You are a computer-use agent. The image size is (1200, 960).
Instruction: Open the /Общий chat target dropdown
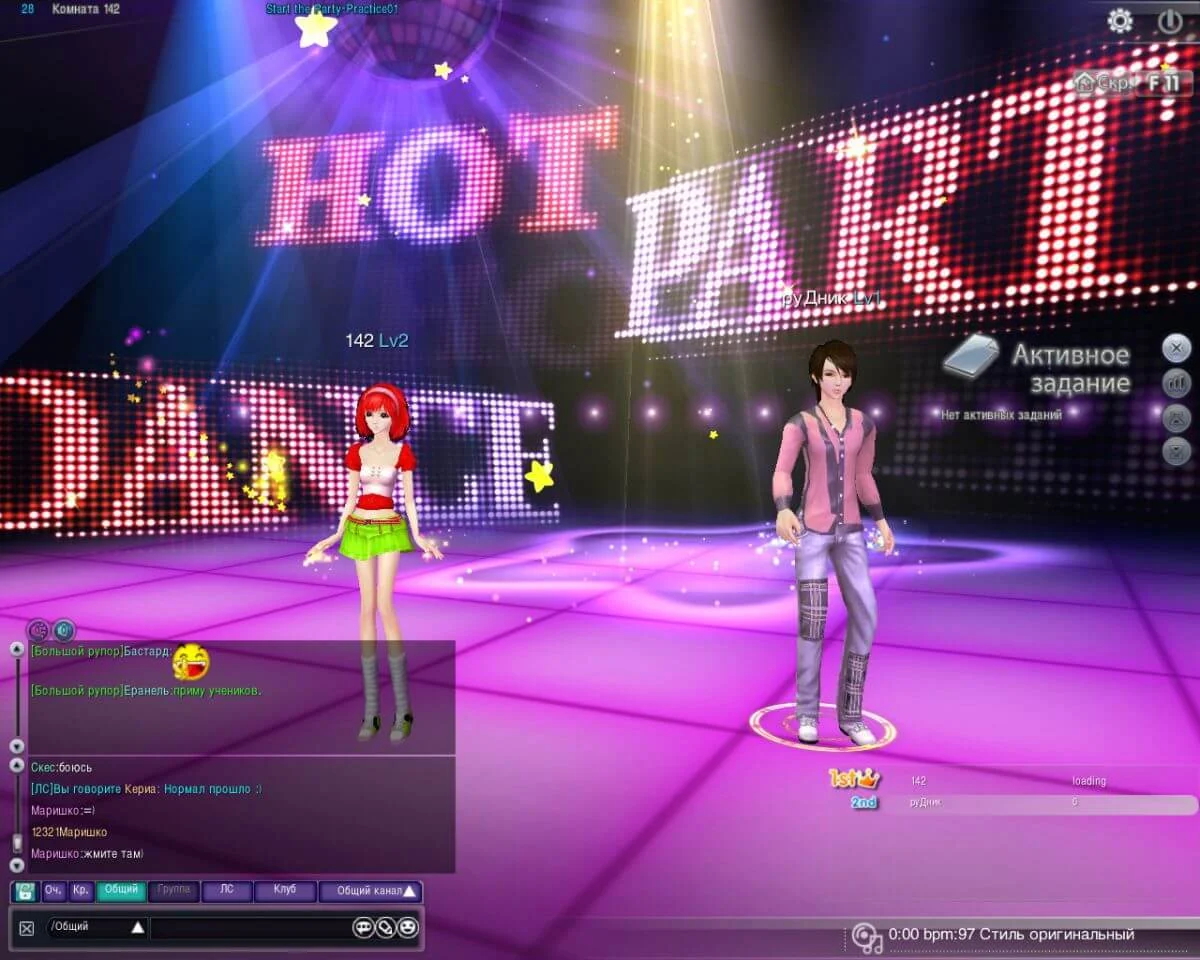[x=138, y=927]
